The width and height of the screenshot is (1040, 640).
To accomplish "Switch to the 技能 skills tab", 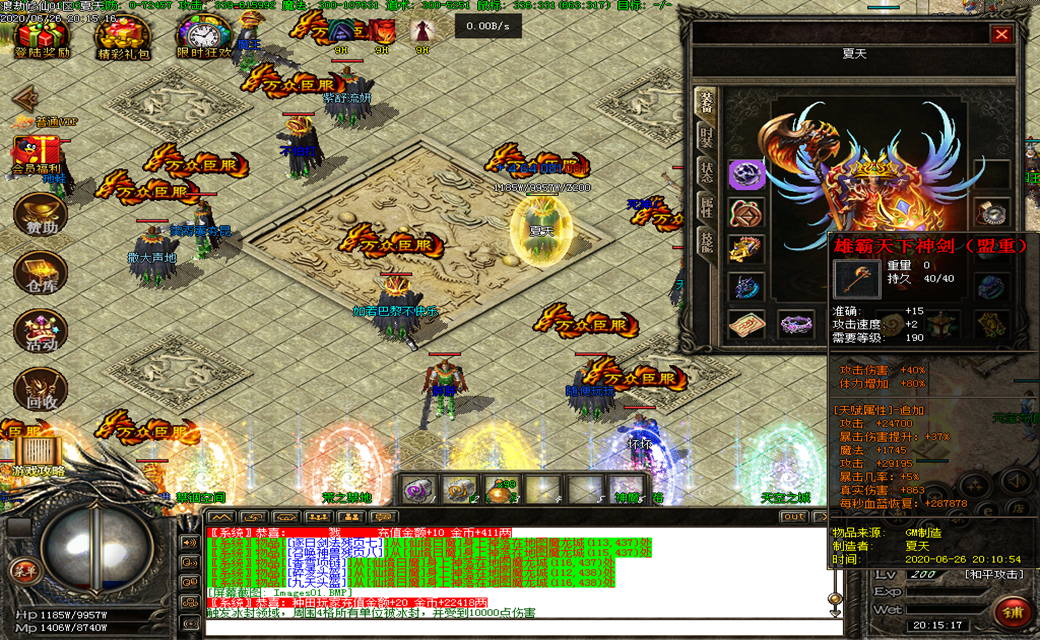I will coord(706,241).
